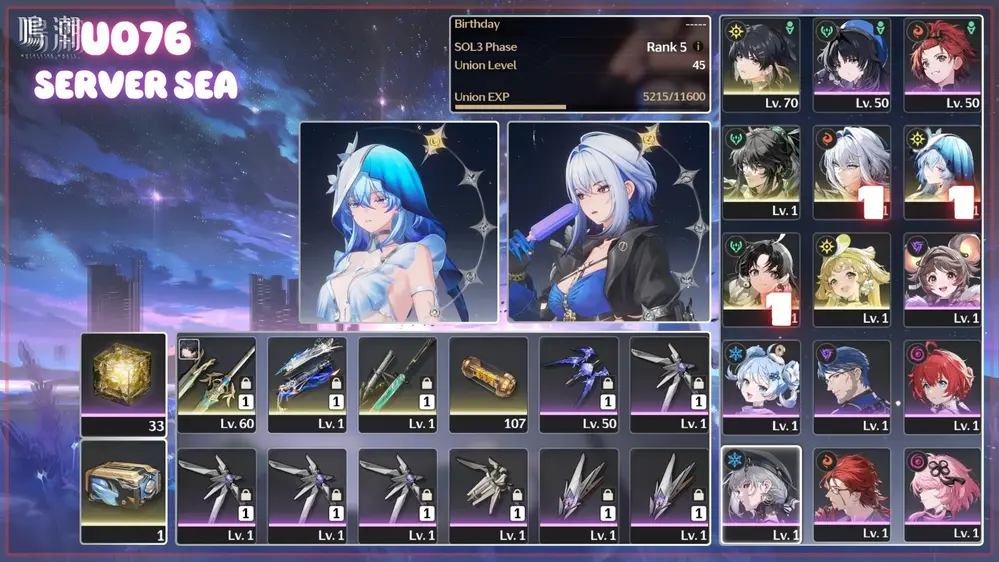This screenshot has height=562, width=999.
Task: Open the Rank 5 info icon
Action: point(698,47)
